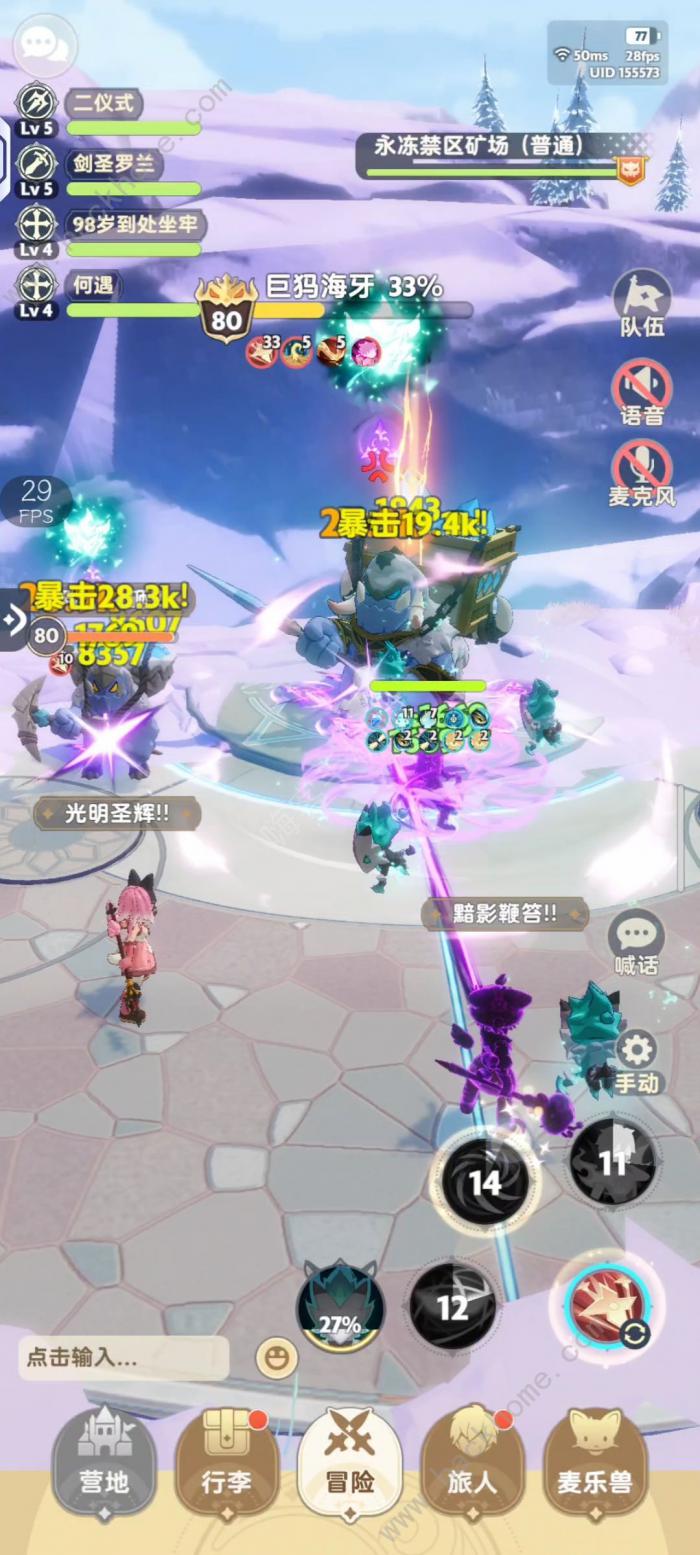Activate the skill showing cooldown 12
The height and width of the screenshot is (1555, 700).
pyautogui.click(x=453, y=1306)
